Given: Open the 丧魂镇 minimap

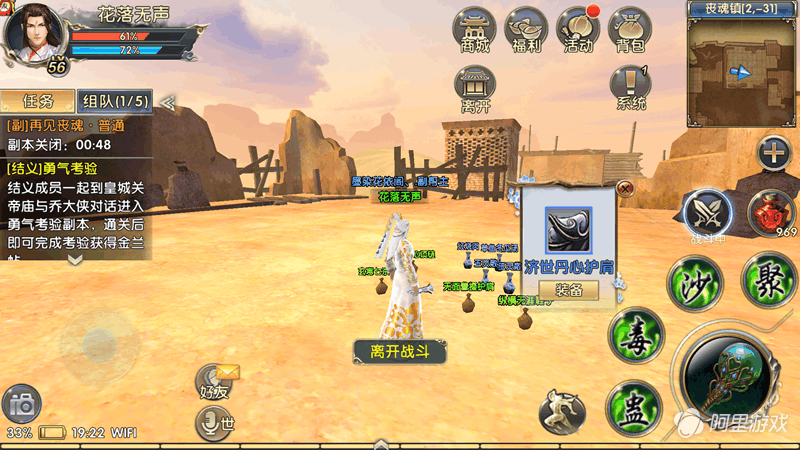Looking at the screenshot, I should (742, 72).
